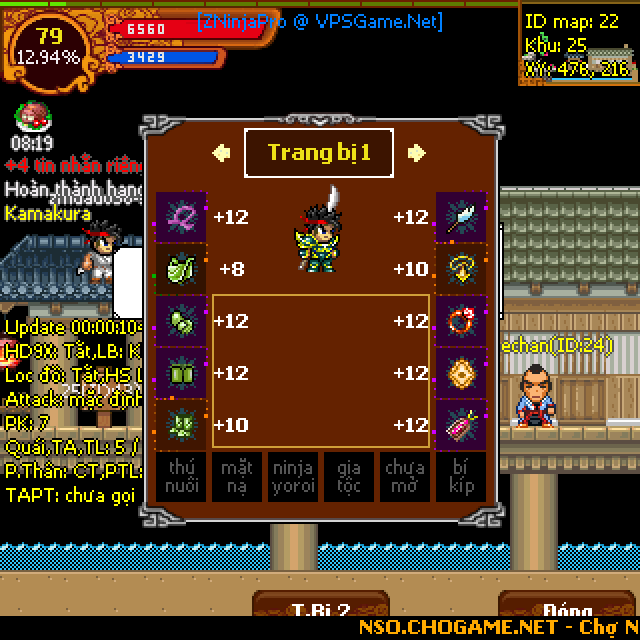Select the green armor equipment slot
This screenshot has height=640, width=640.
181,269
